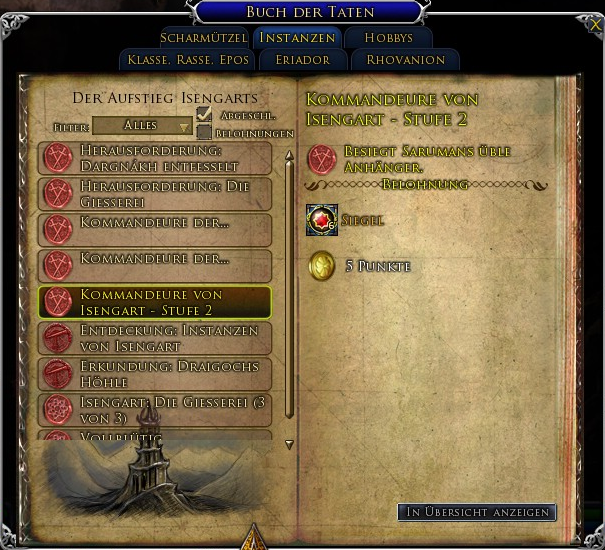Show the Rhovanion tab

click(x=404, y=60)
